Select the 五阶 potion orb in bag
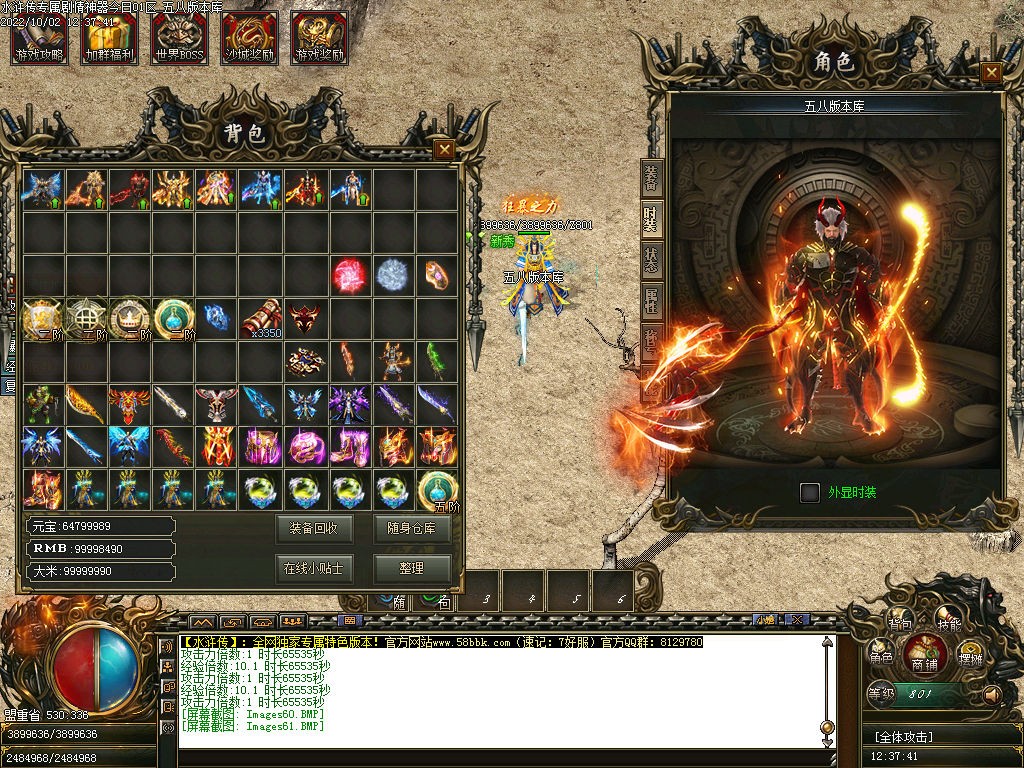The image size is (1024, 768). coord(437,490)
